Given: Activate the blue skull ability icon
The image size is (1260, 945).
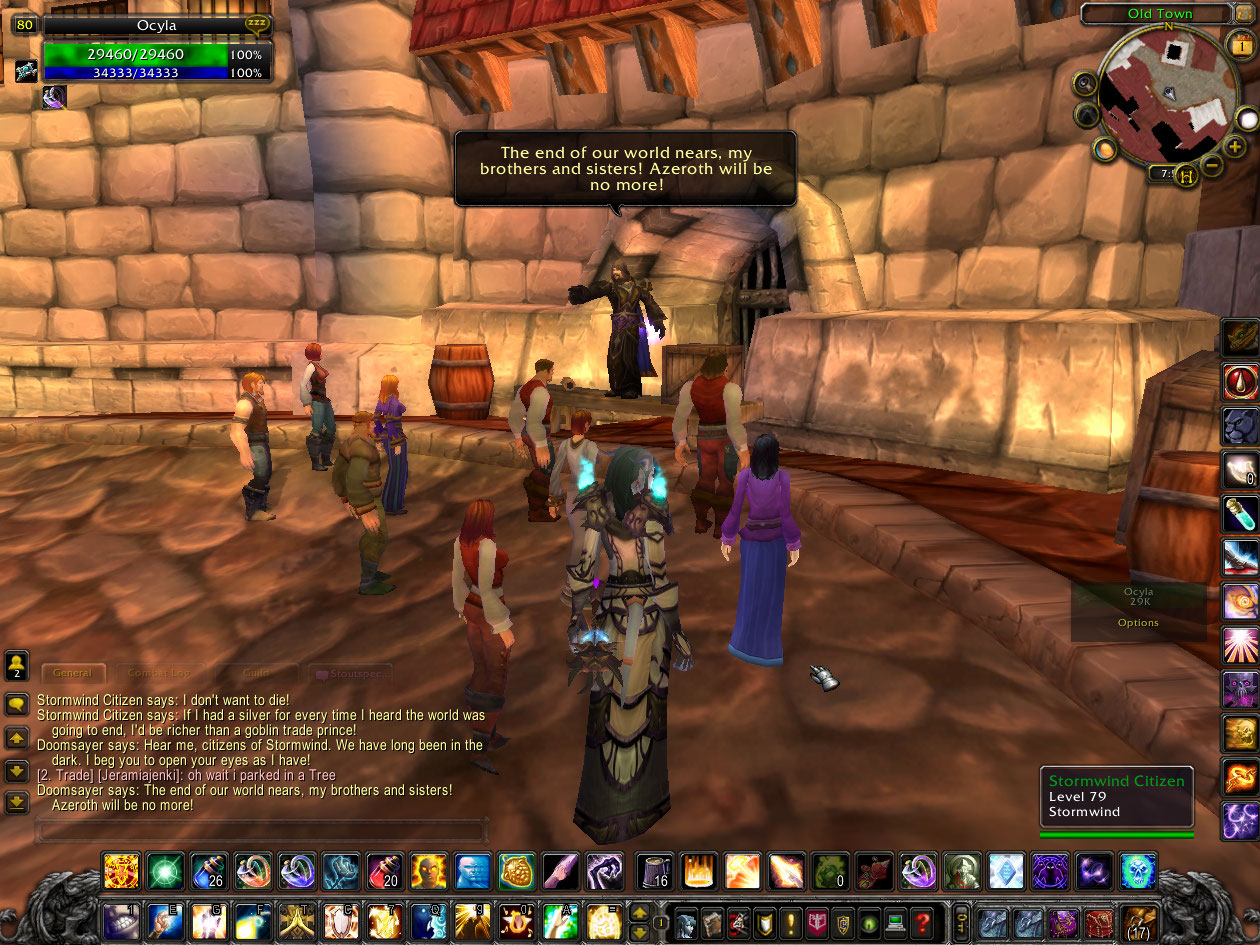Looking at the screenshot, I should click(x=1138, y=871).
